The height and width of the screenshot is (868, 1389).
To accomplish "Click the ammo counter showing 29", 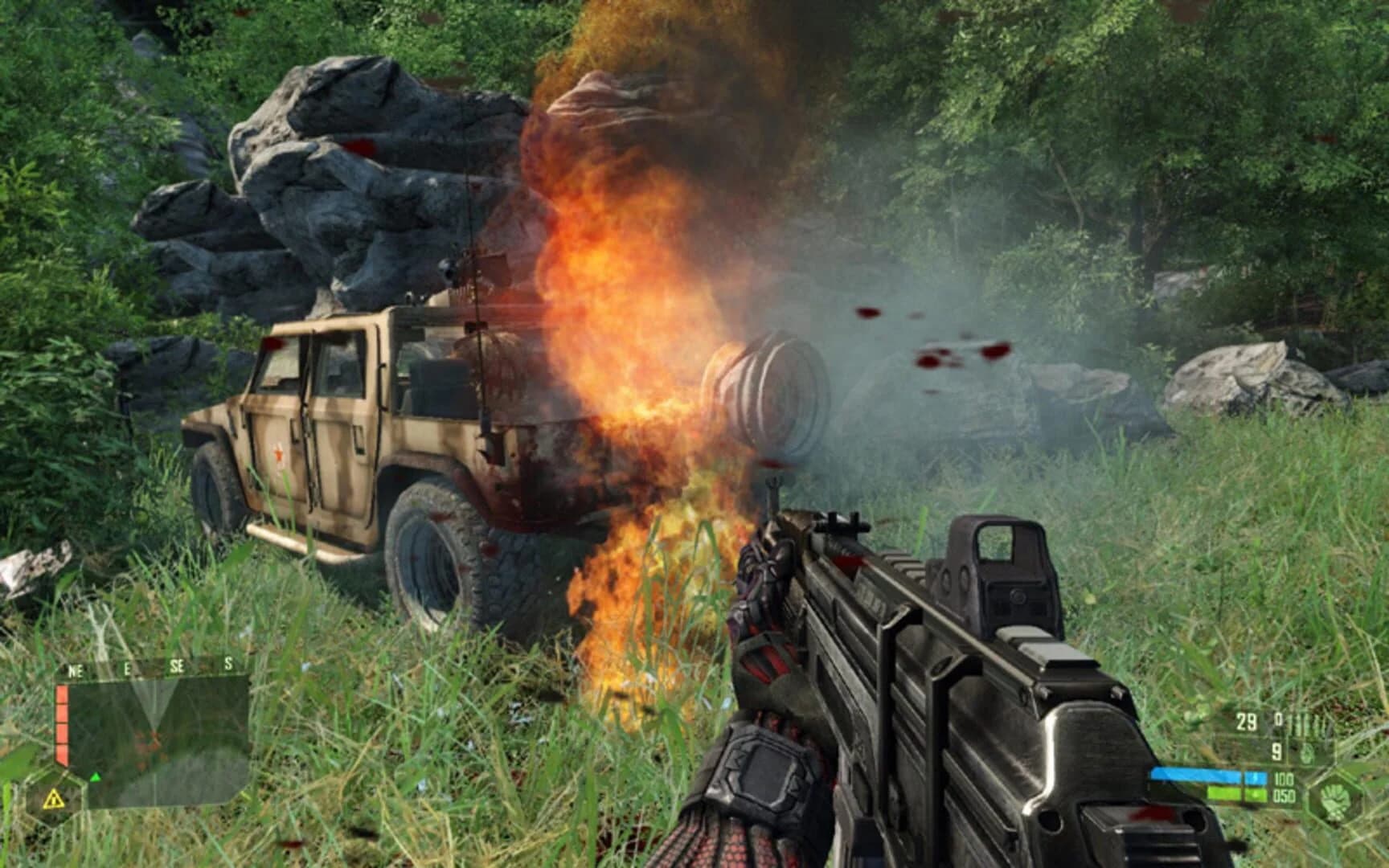I will coord(1246,721).
